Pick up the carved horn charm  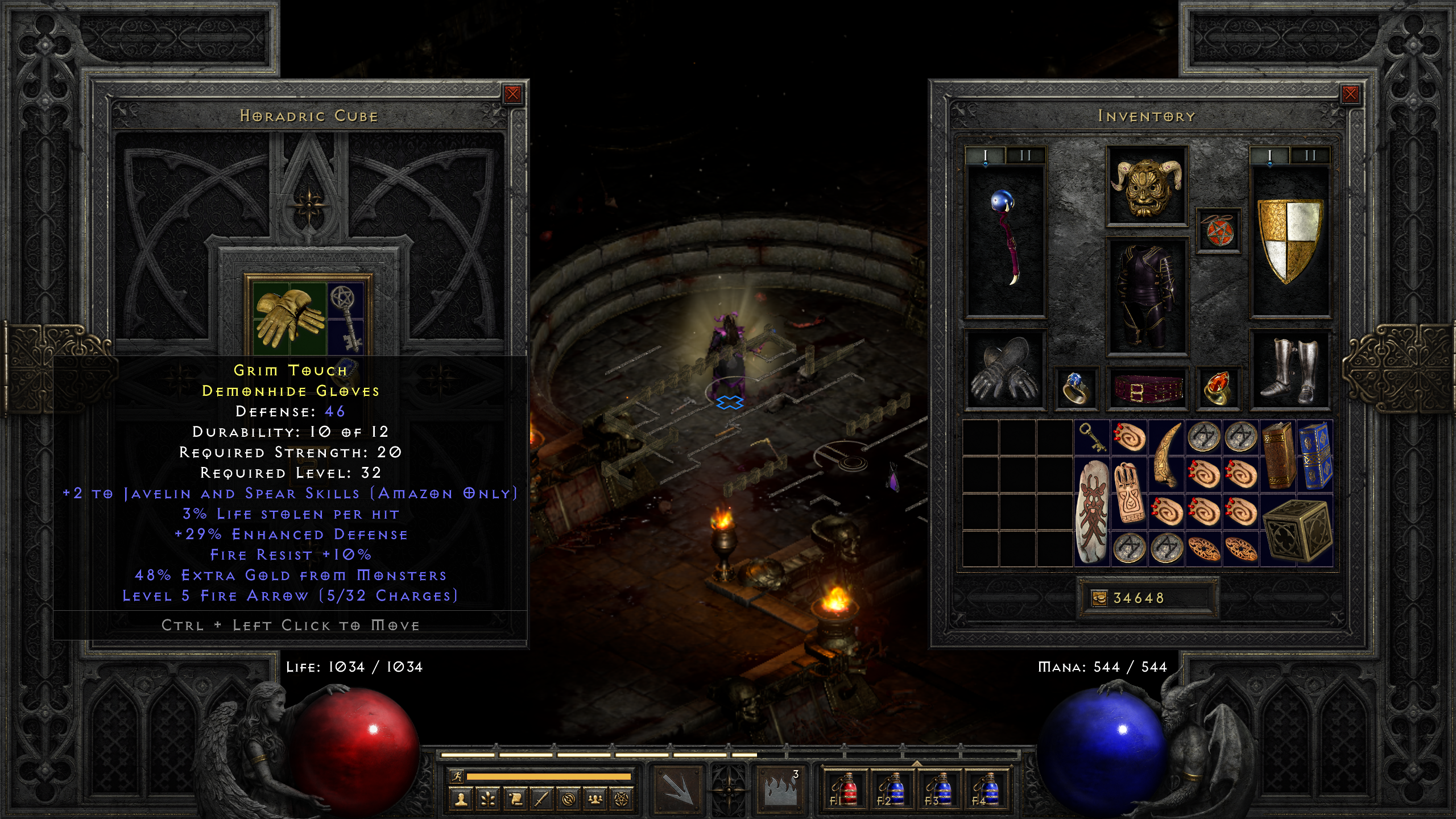(x=1167, y=456)
